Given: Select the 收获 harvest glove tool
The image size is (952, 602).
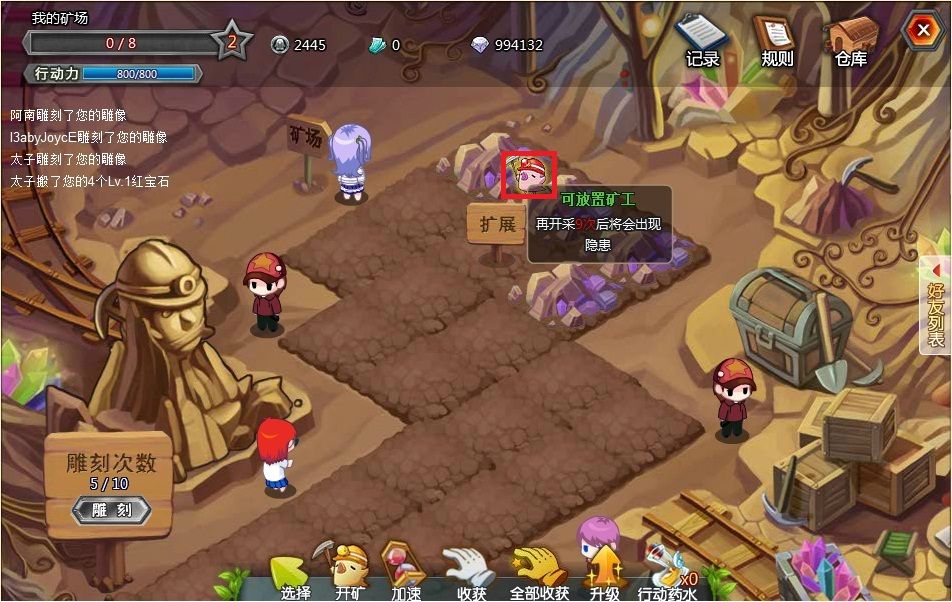Looking at the screenshot, I should tap(470, 574).
